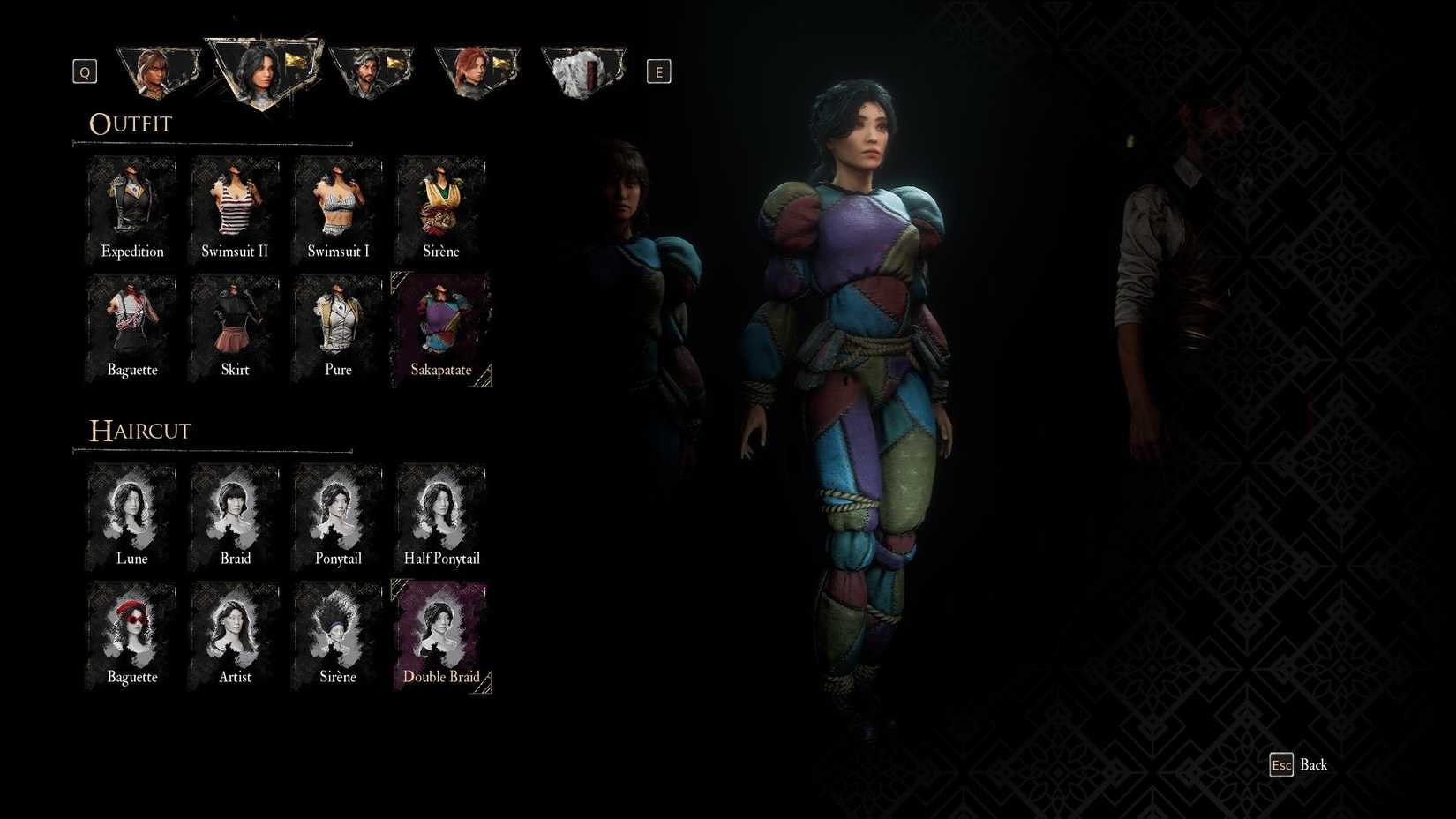Open the last character portrait slot

pyautogui.click(x=582, y=69)
